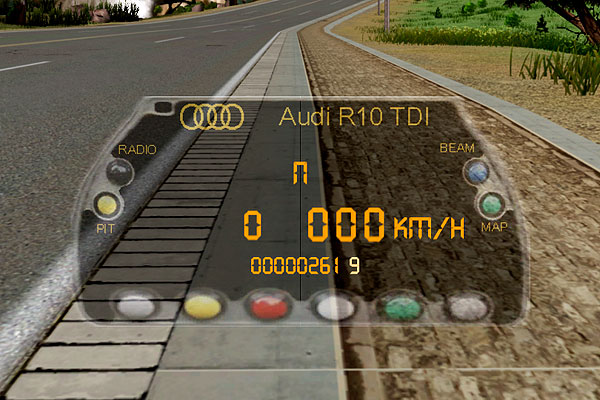600x400 pixels.
Task: Click the red light in the bottom row
Action: point(267,305)
